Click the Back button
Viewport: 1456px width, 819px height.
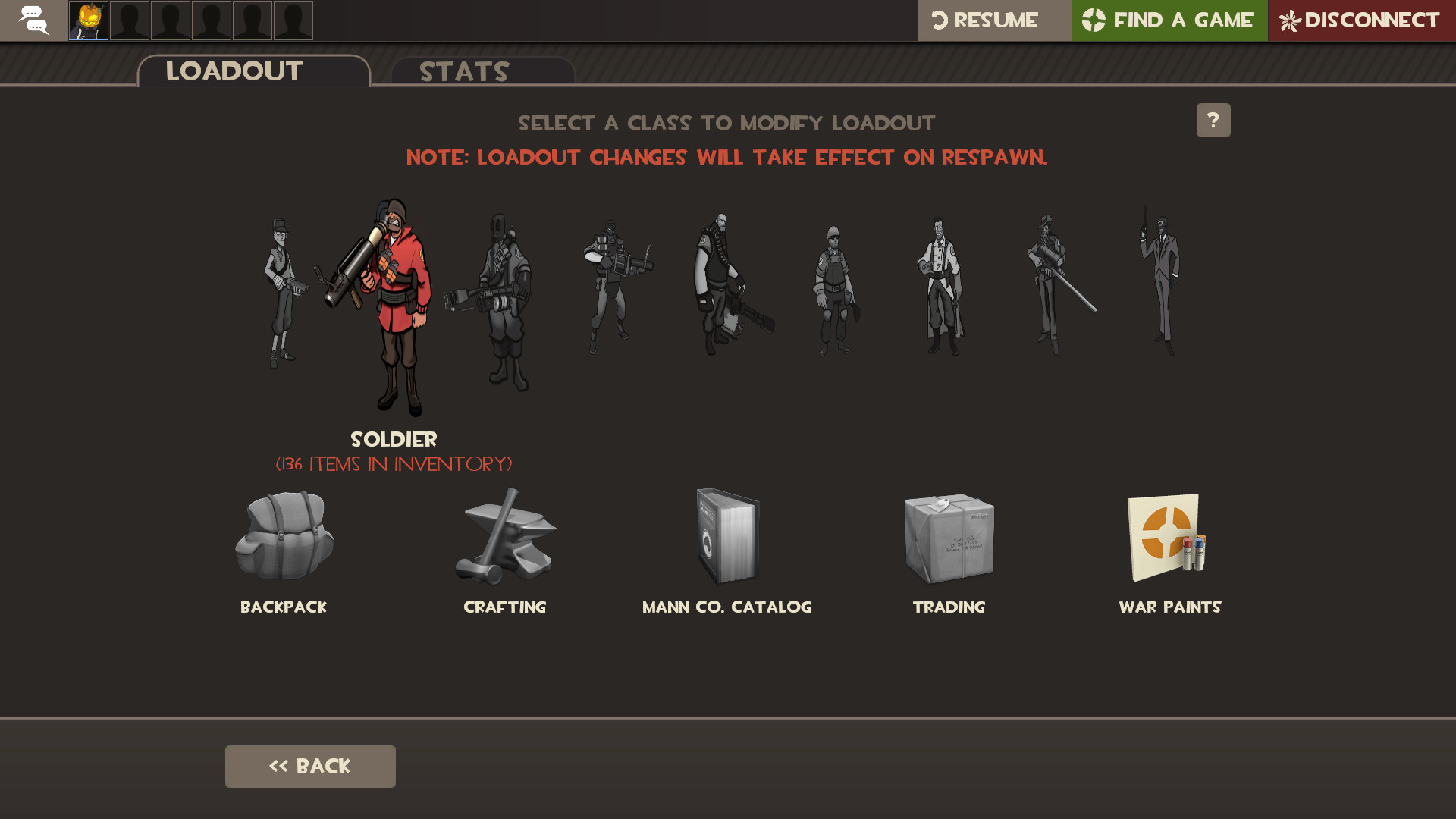pos(310,766)
